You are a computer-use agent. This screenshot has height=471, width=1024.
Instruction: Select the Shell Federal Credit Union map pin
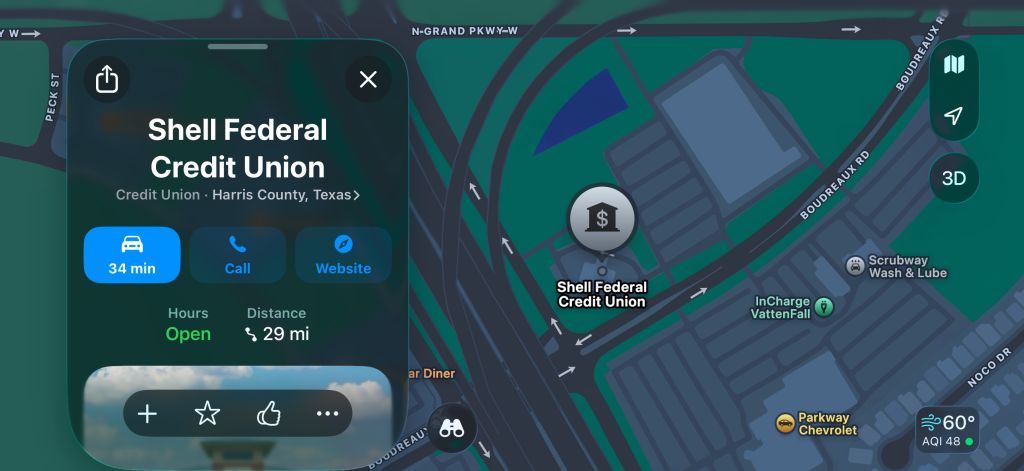601,219
